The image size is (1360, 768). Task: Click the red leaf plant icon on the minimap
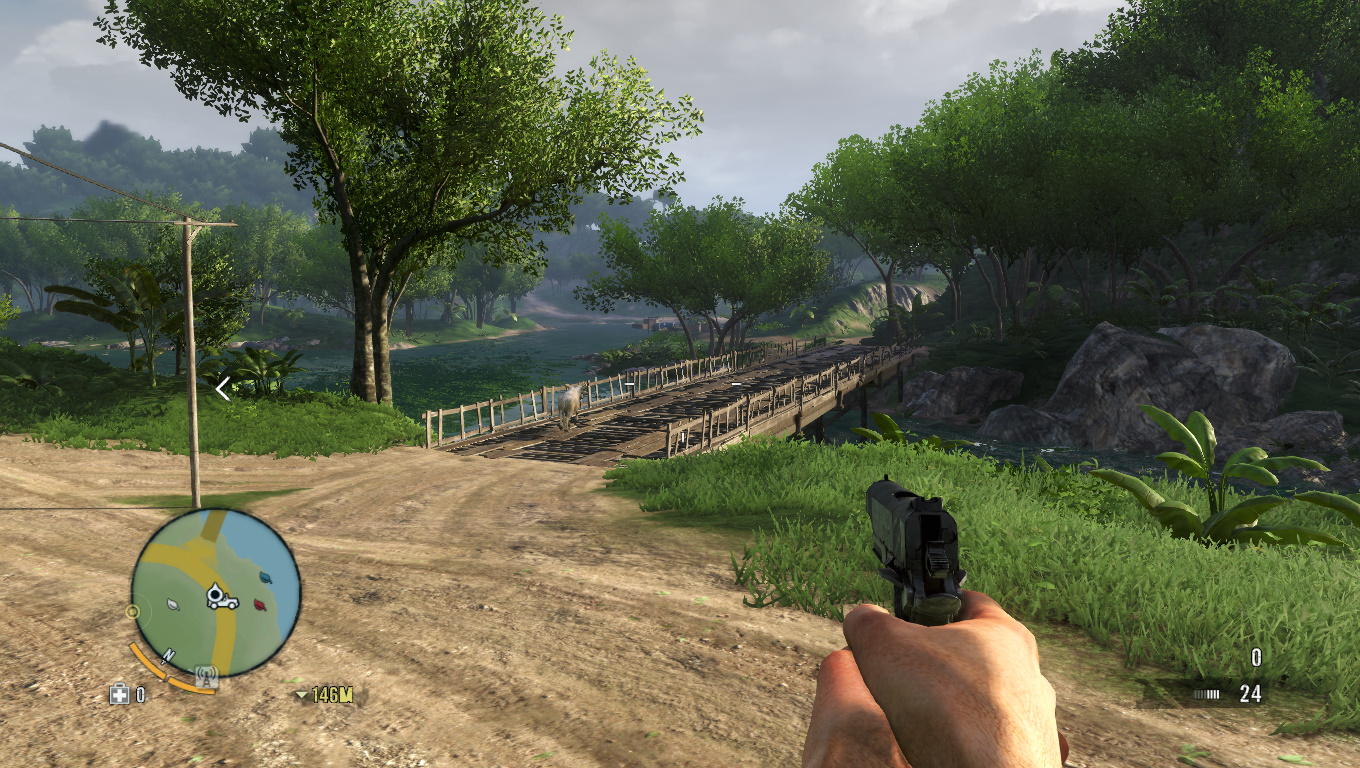pyautogui.click(x=259, y=604)
